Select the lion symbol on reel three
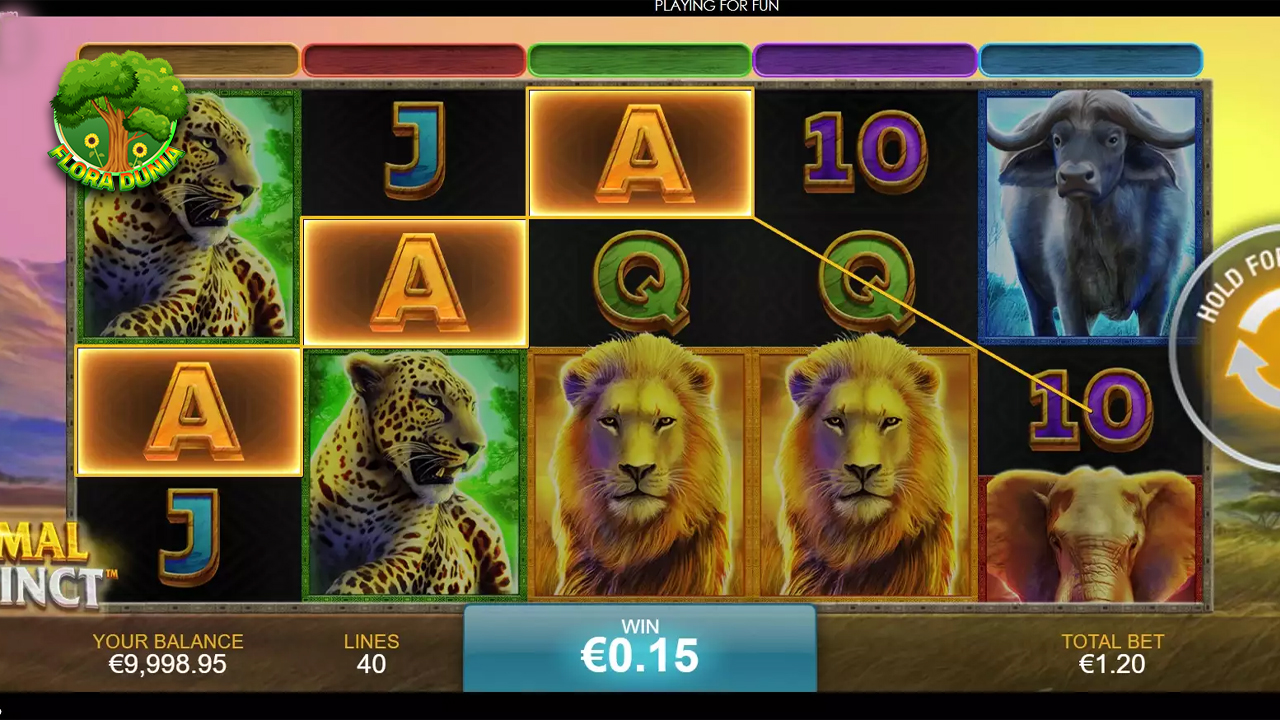Screen dimensions: 1280x720 click(x=640, y=470)
